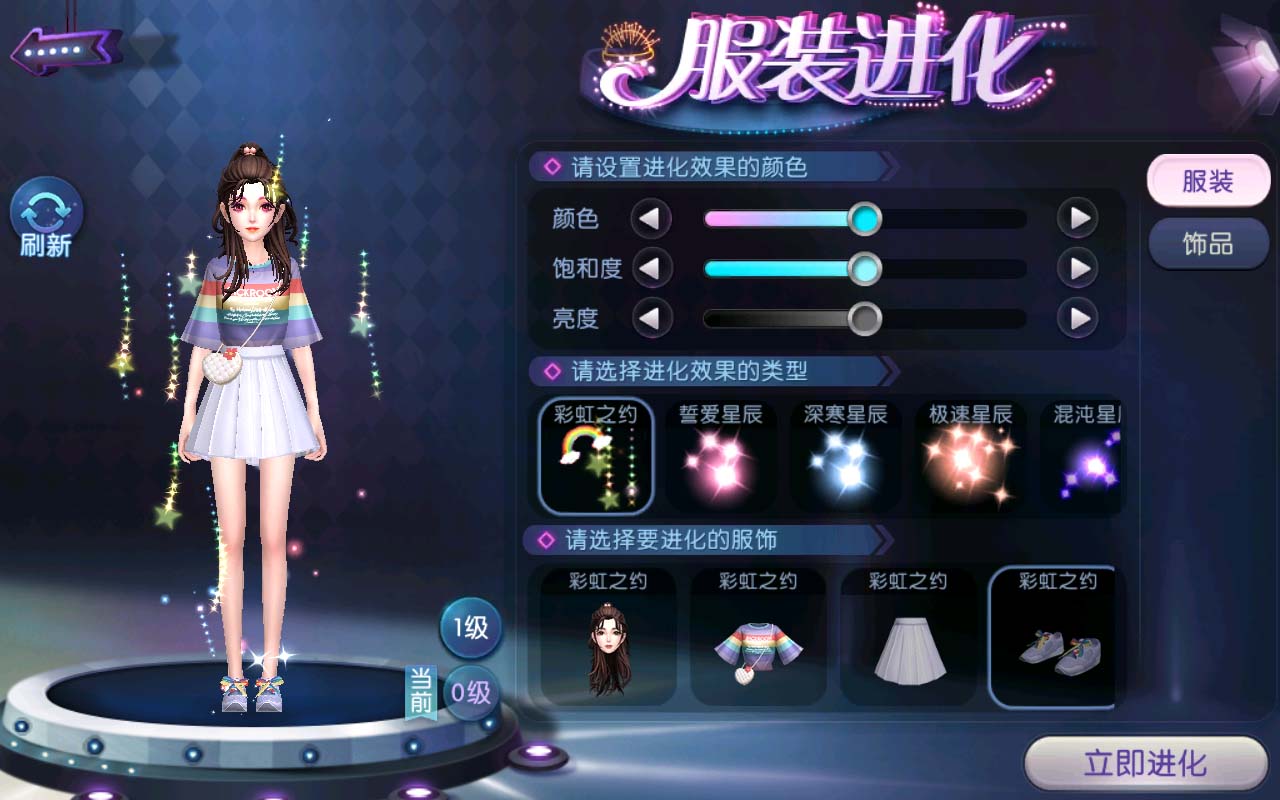
Task: Select the rainbow striped shirt item
Action: tap(758, 636)
